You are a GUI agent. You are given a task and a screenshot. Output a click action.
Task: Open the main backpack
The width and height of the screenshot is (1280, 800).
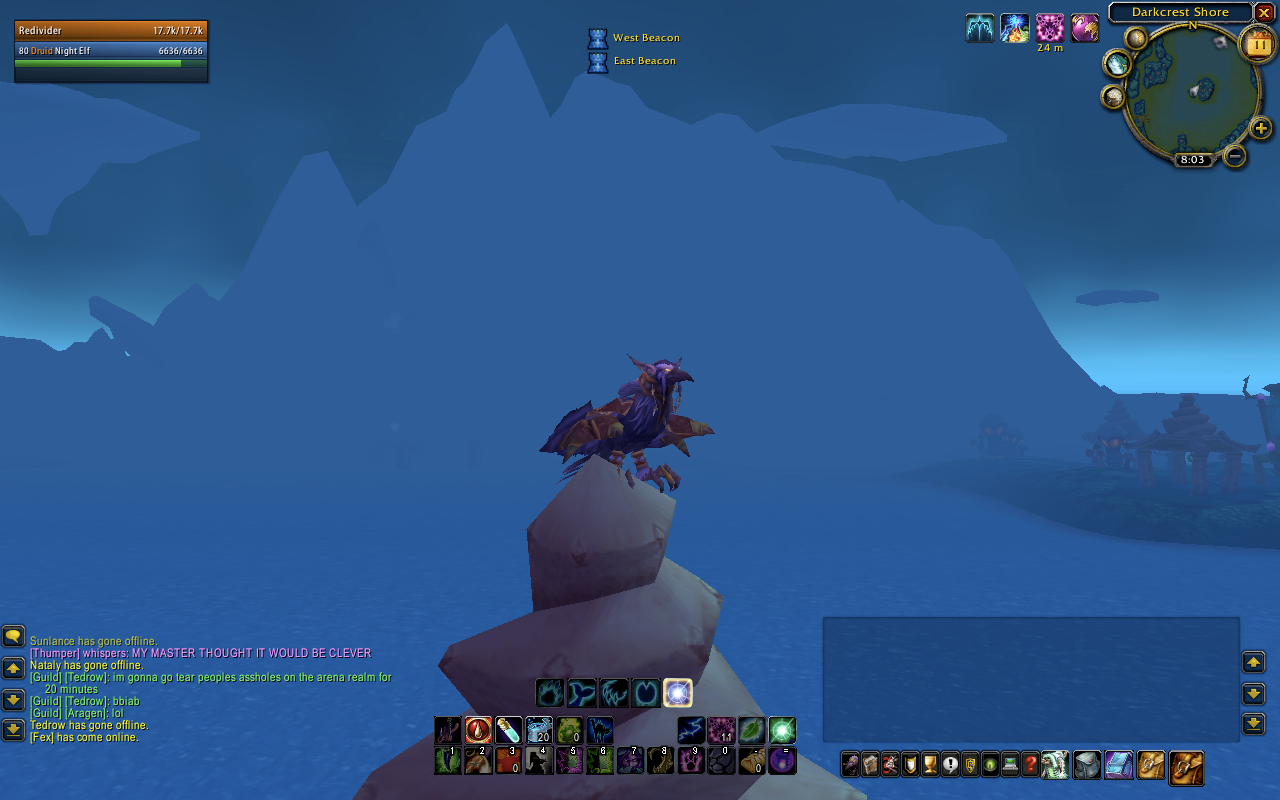(1186, 767)
